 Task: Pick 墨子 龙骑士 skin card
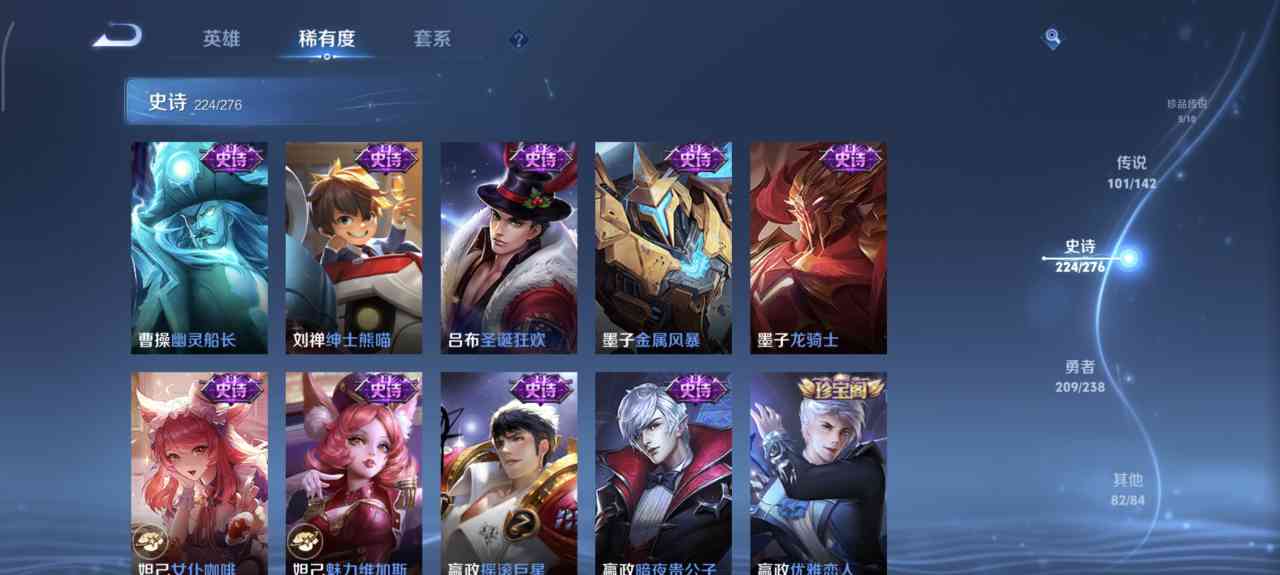(818, 247)
